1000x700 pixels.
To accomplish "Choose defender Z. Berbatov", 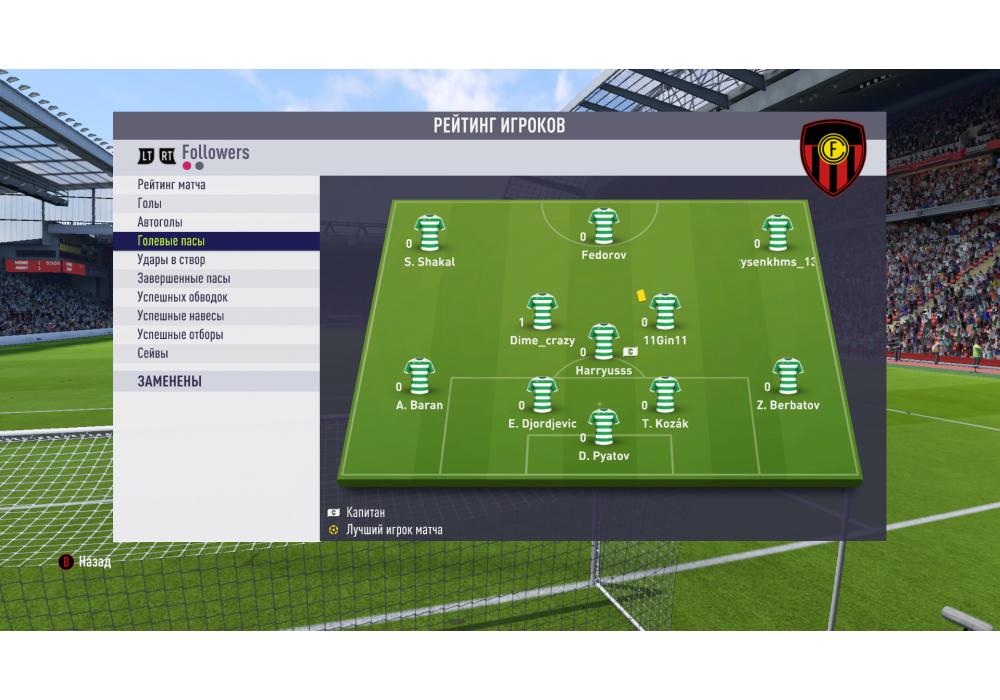I will [788, 377].
